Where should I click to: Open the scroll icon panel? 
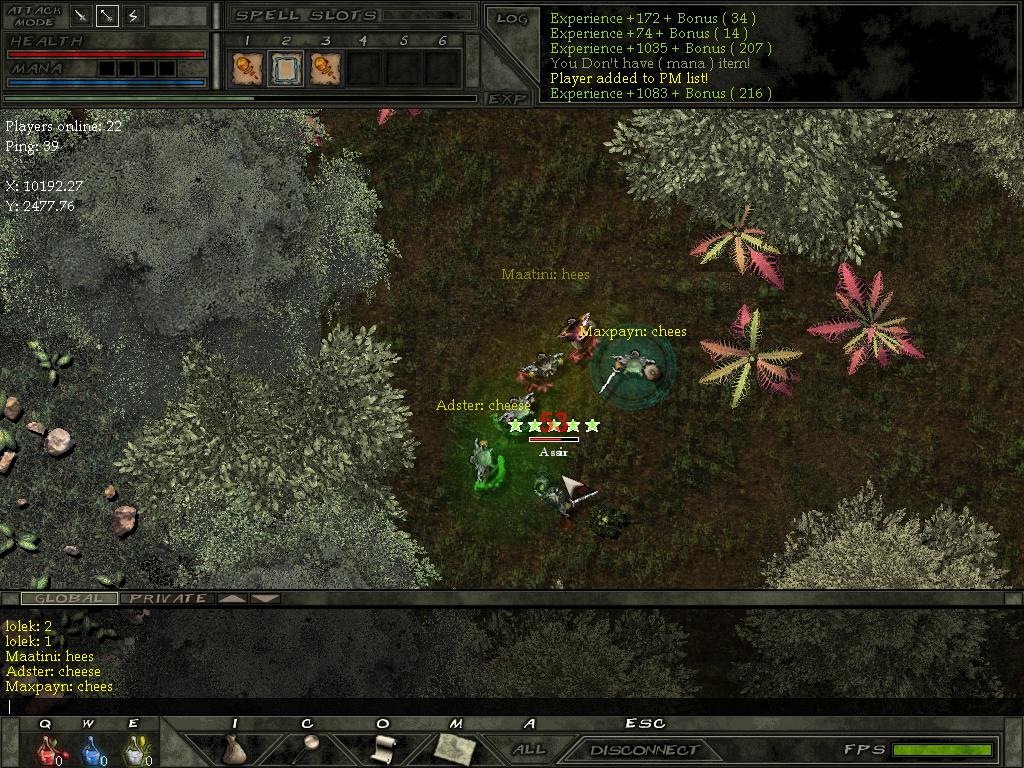pos(381,748)
